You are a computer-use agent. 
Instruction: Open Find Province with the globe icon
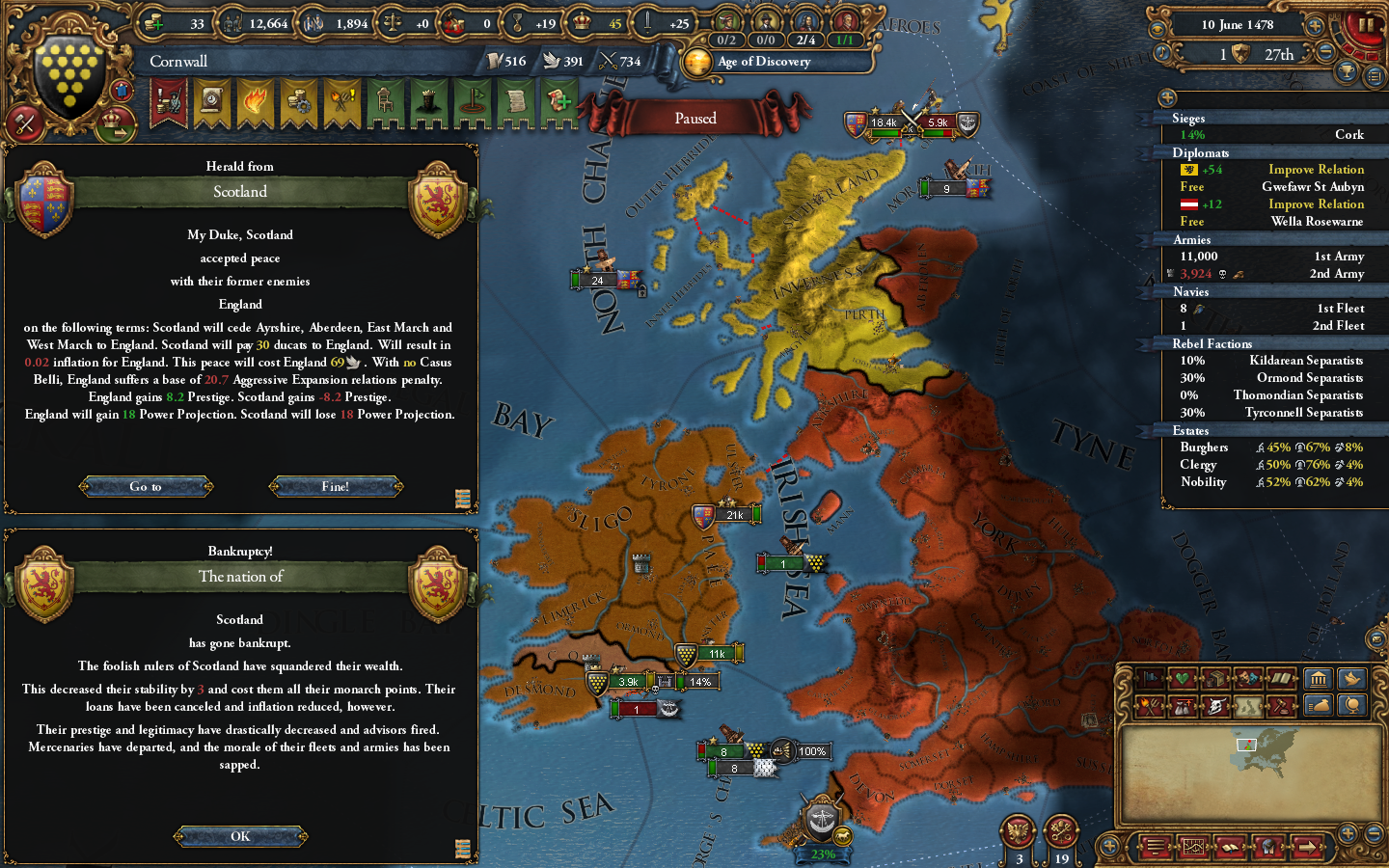pos(1352,705)
